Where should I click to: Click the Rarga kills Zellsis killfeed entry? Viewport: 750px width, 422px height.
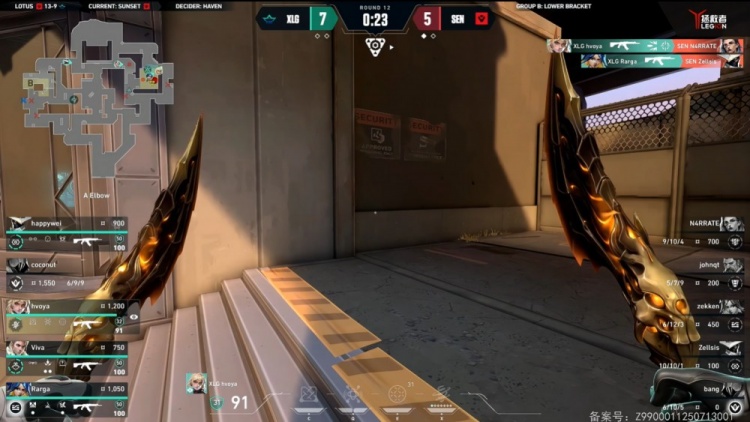click(x=660, y=60)
